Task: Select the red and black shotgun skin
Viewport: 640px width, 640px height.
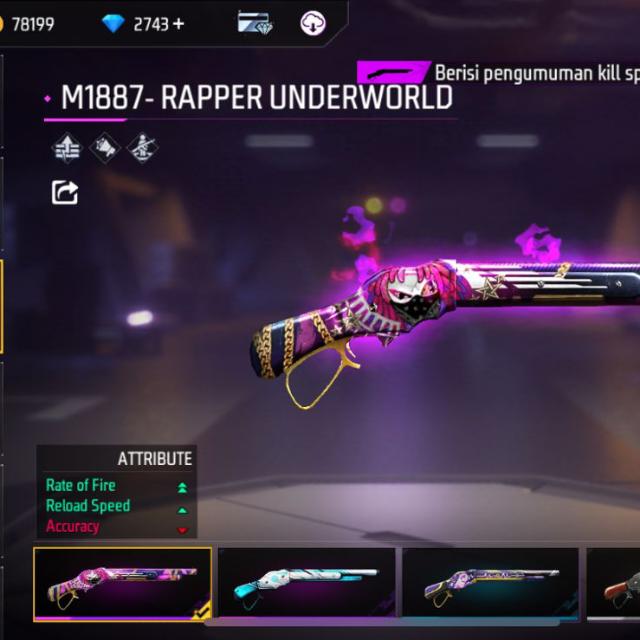Action: [616, 583]
